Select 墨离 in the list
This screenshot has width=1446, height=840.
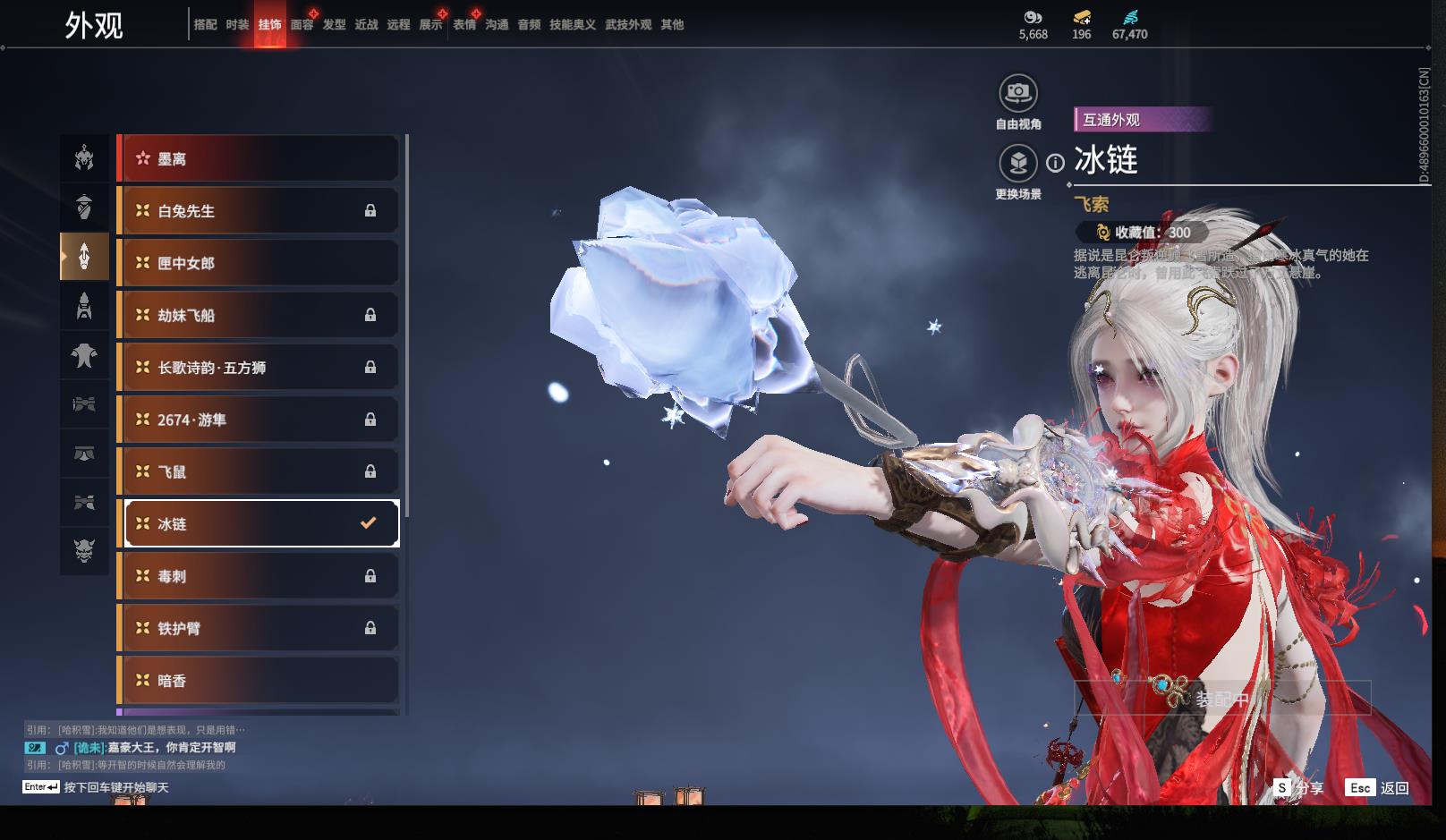tap(258, 159)
